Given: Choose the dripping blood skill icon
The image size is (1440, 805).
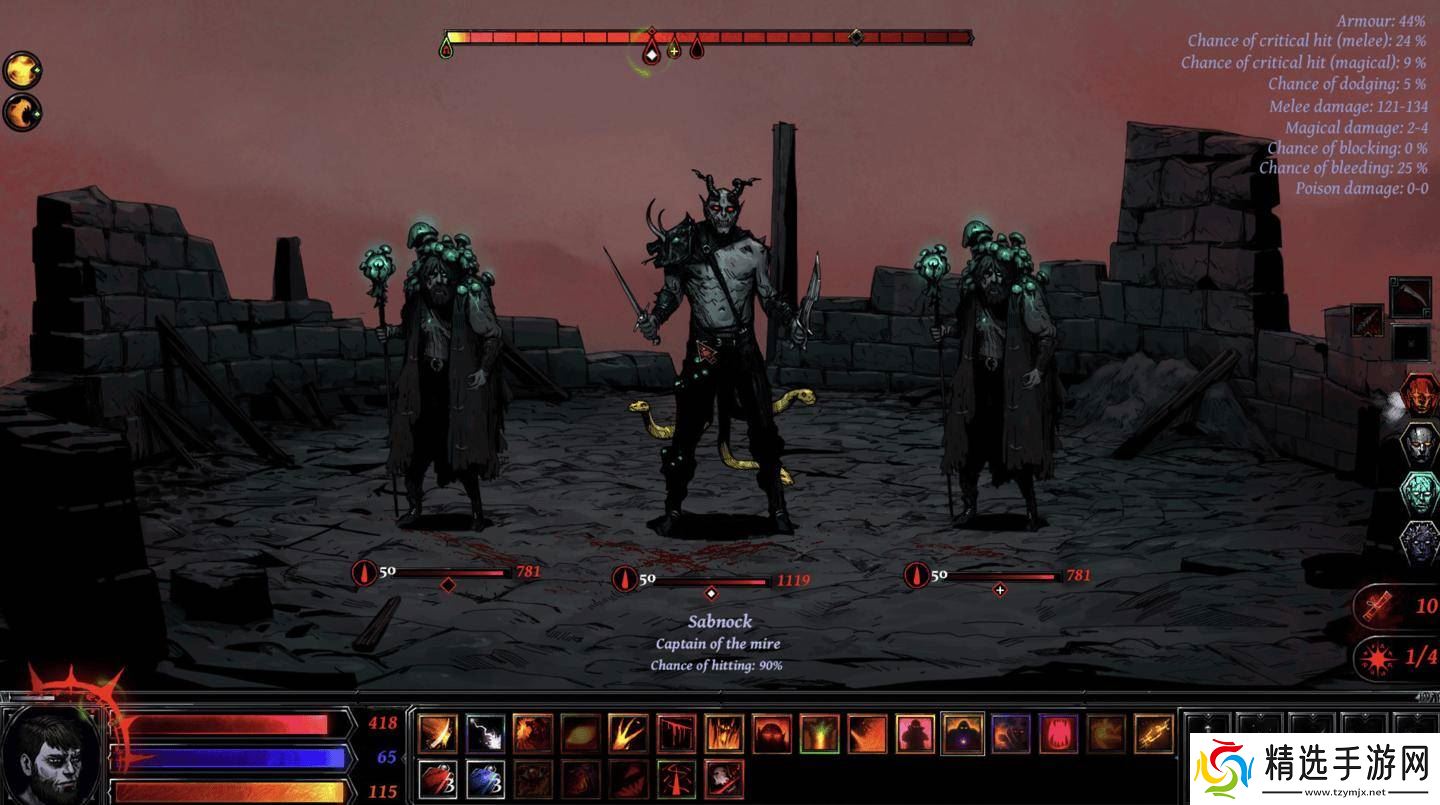Looking at the screenshot, I should (x=676, y=733).
